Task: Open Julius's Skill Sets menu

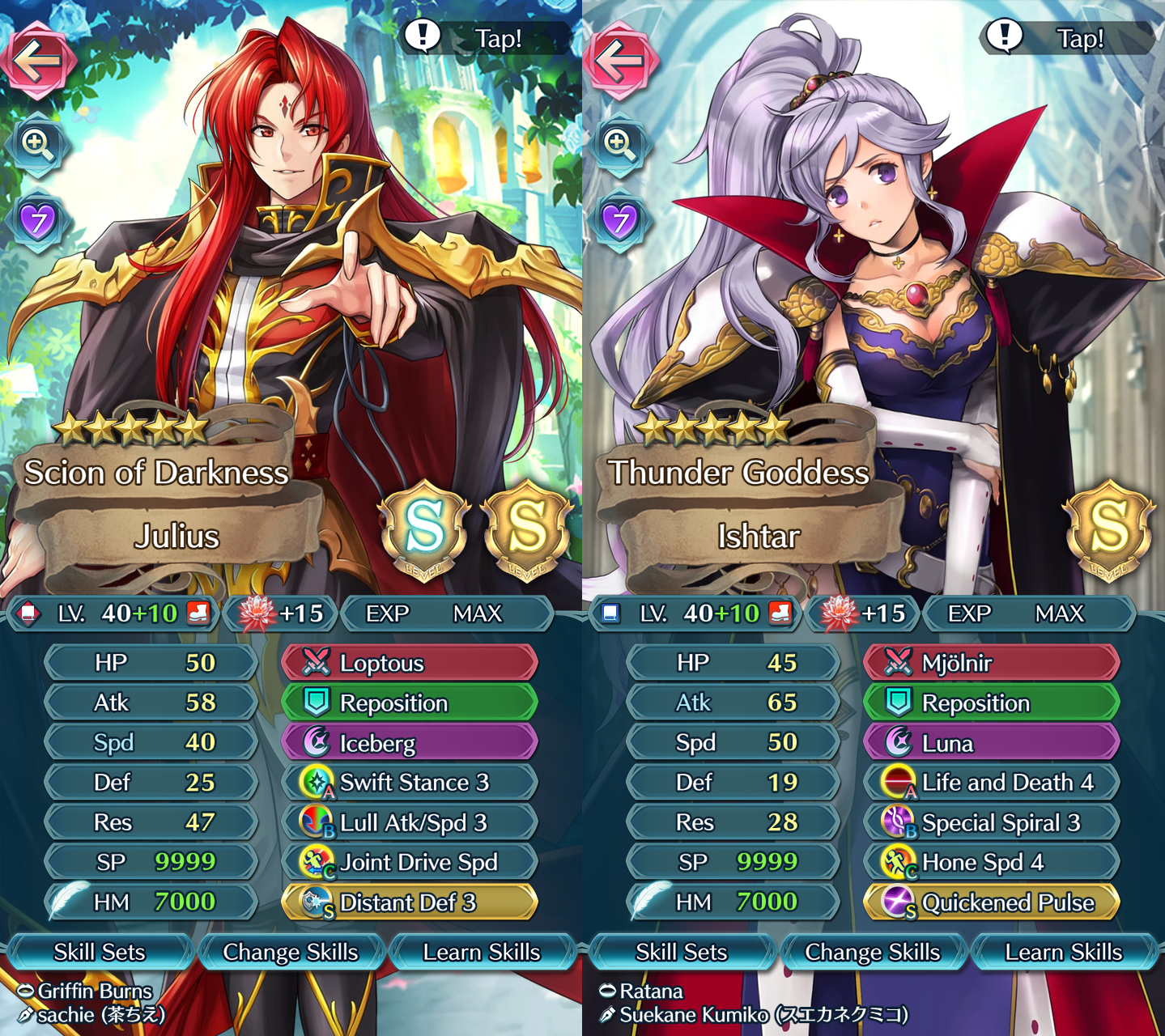Action: point(100,952)
